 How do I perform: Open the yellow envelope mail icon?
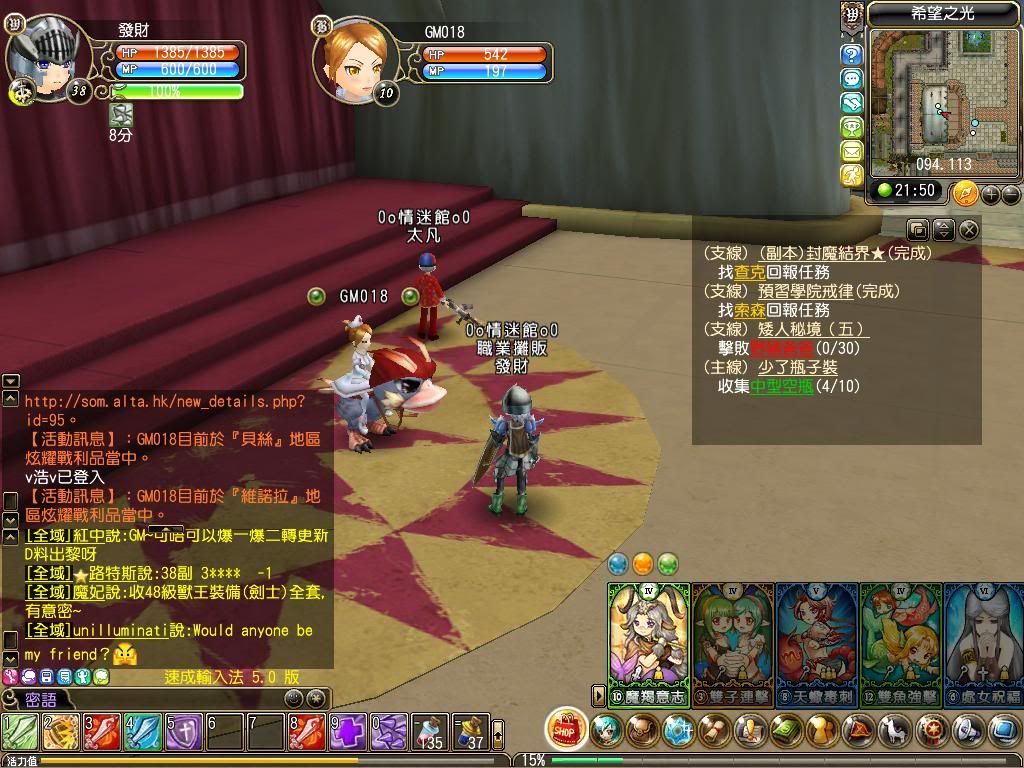pos(852,151)
